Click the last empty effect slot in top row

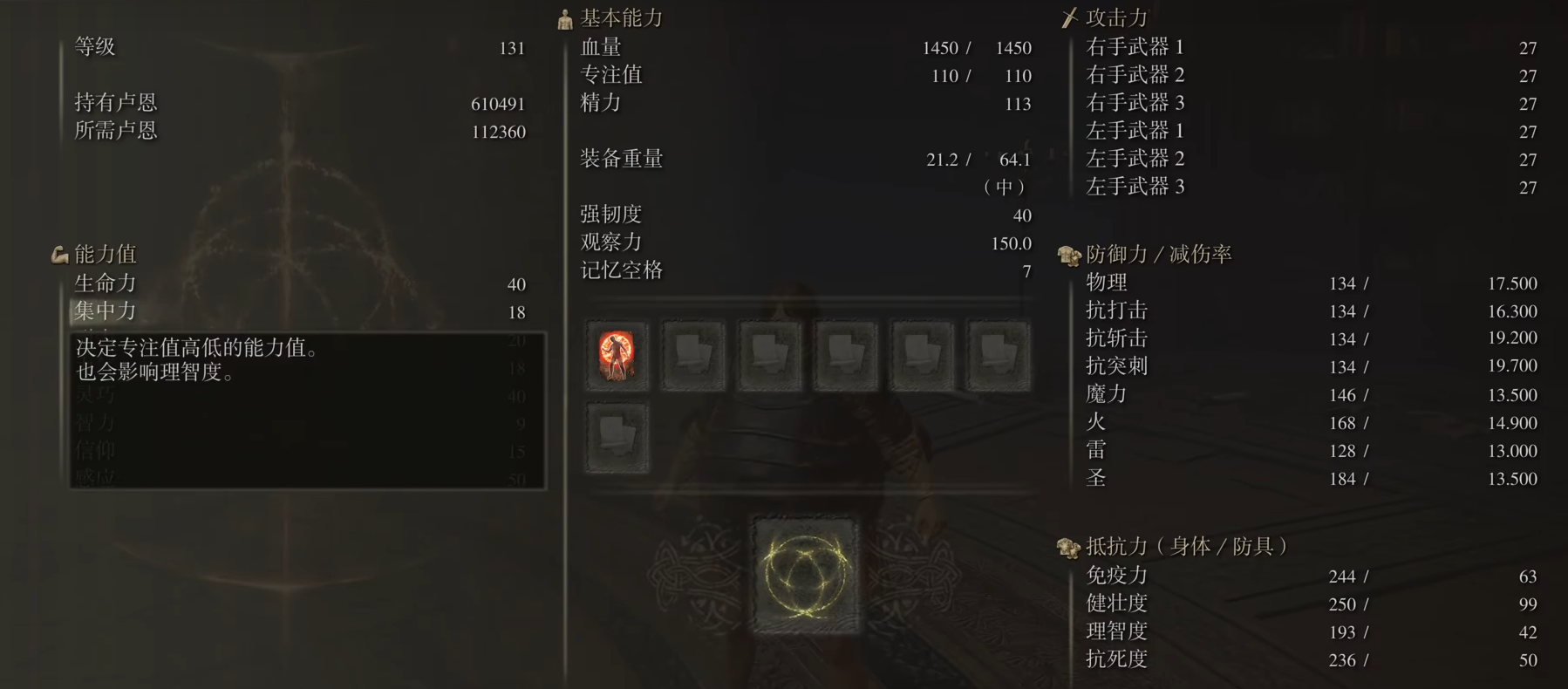coord(999,356)
